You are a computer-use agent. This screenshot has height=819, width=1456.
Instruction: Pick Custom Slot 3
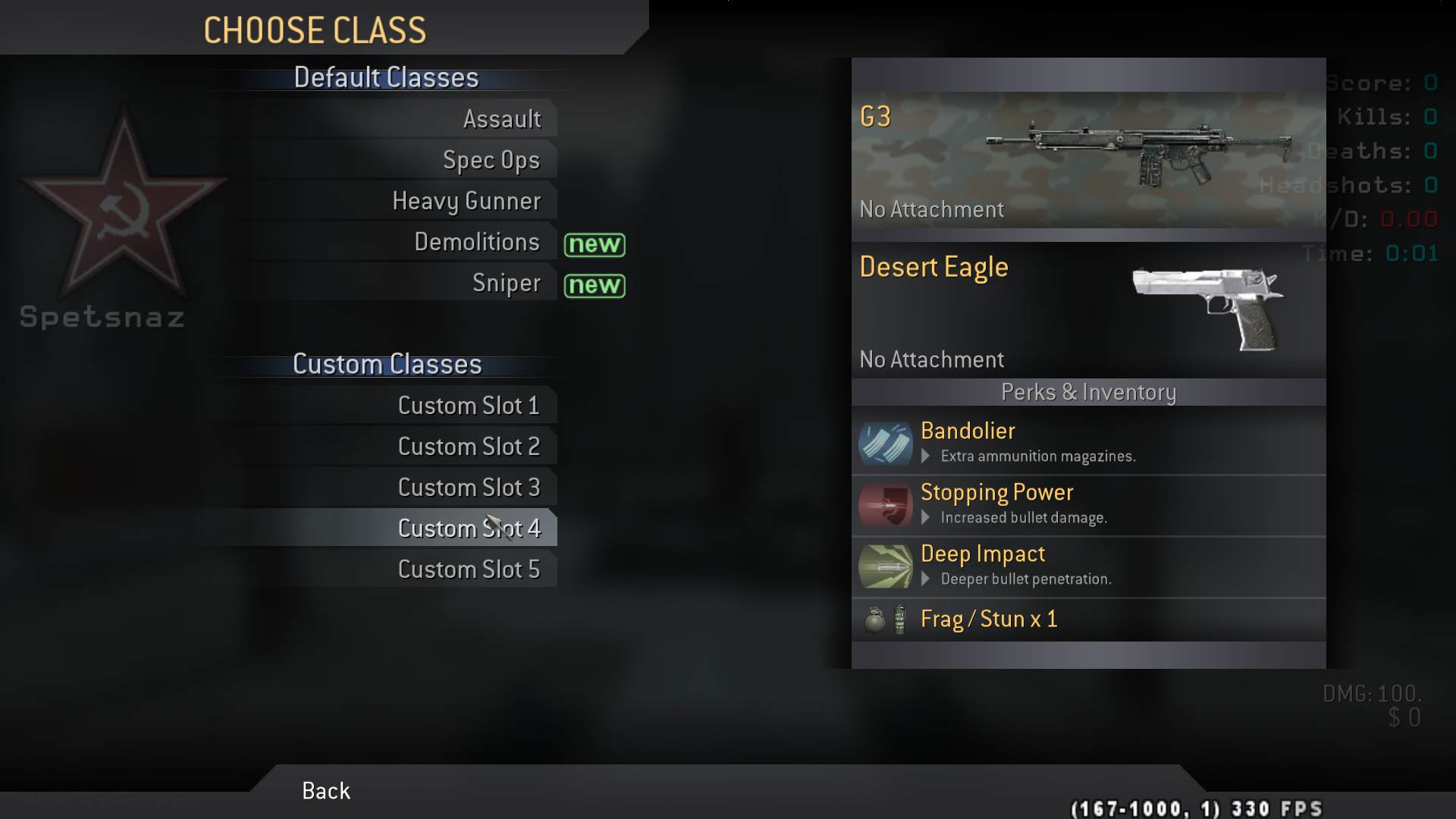468,488
